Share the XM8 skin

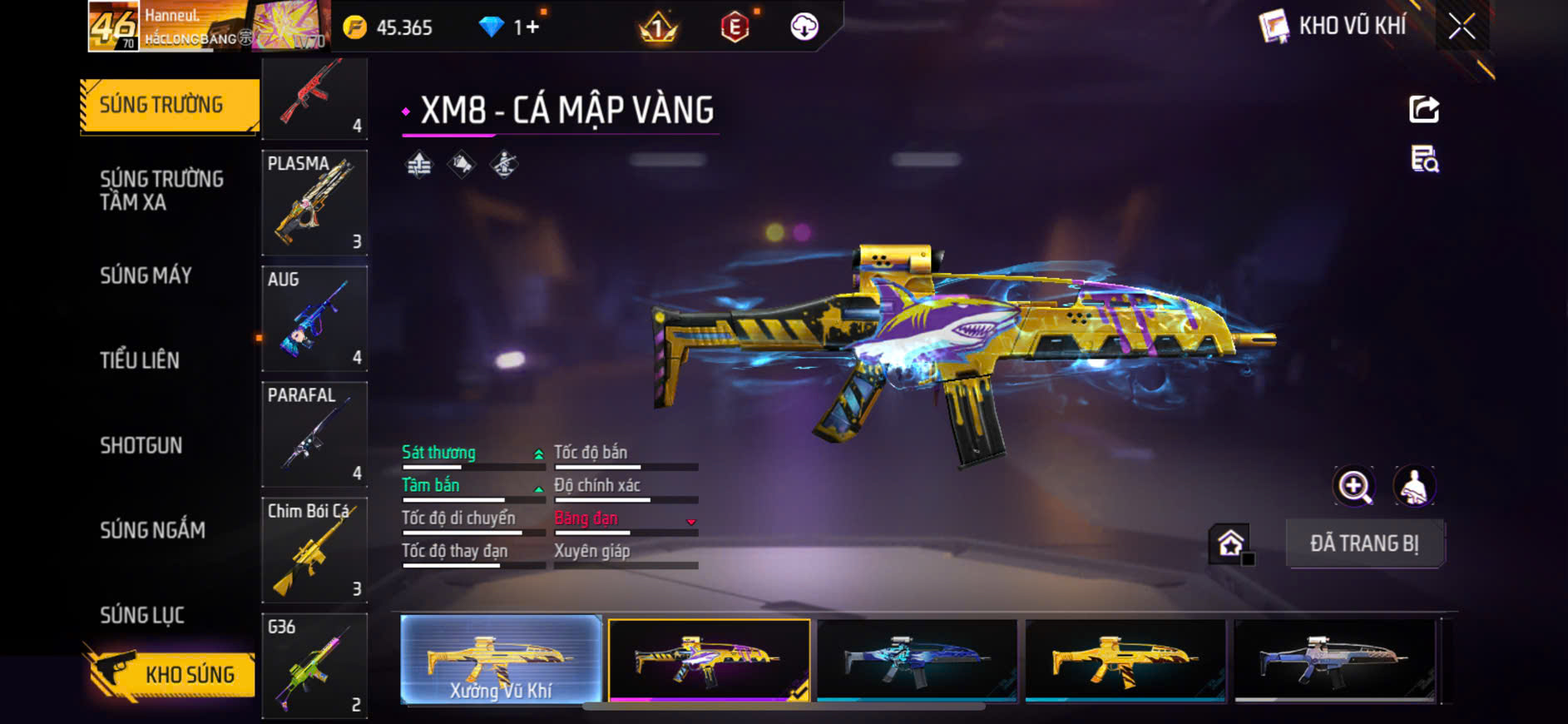tap(1424, 109)
